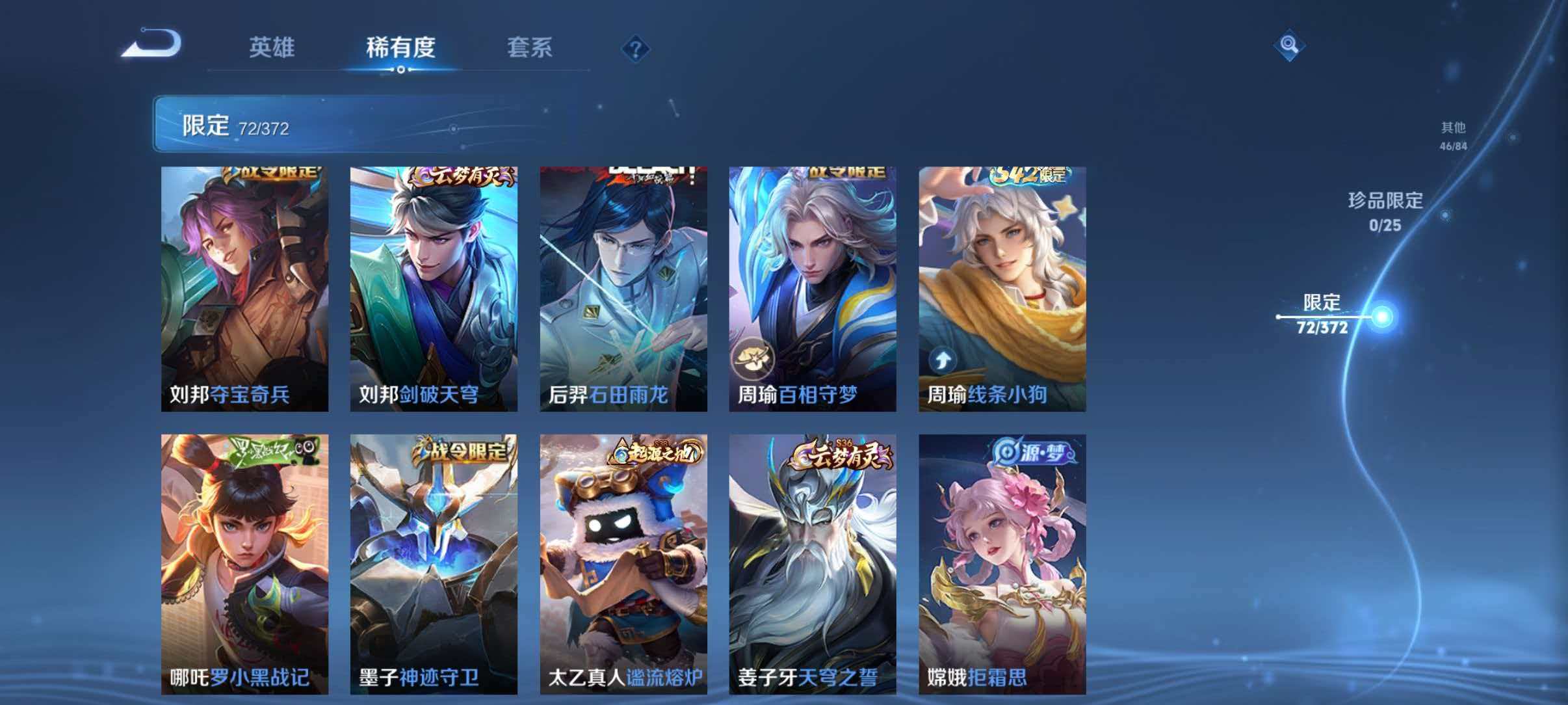Switch to the 套系 tab
The image size is (1568, 705).
point(529,47)
